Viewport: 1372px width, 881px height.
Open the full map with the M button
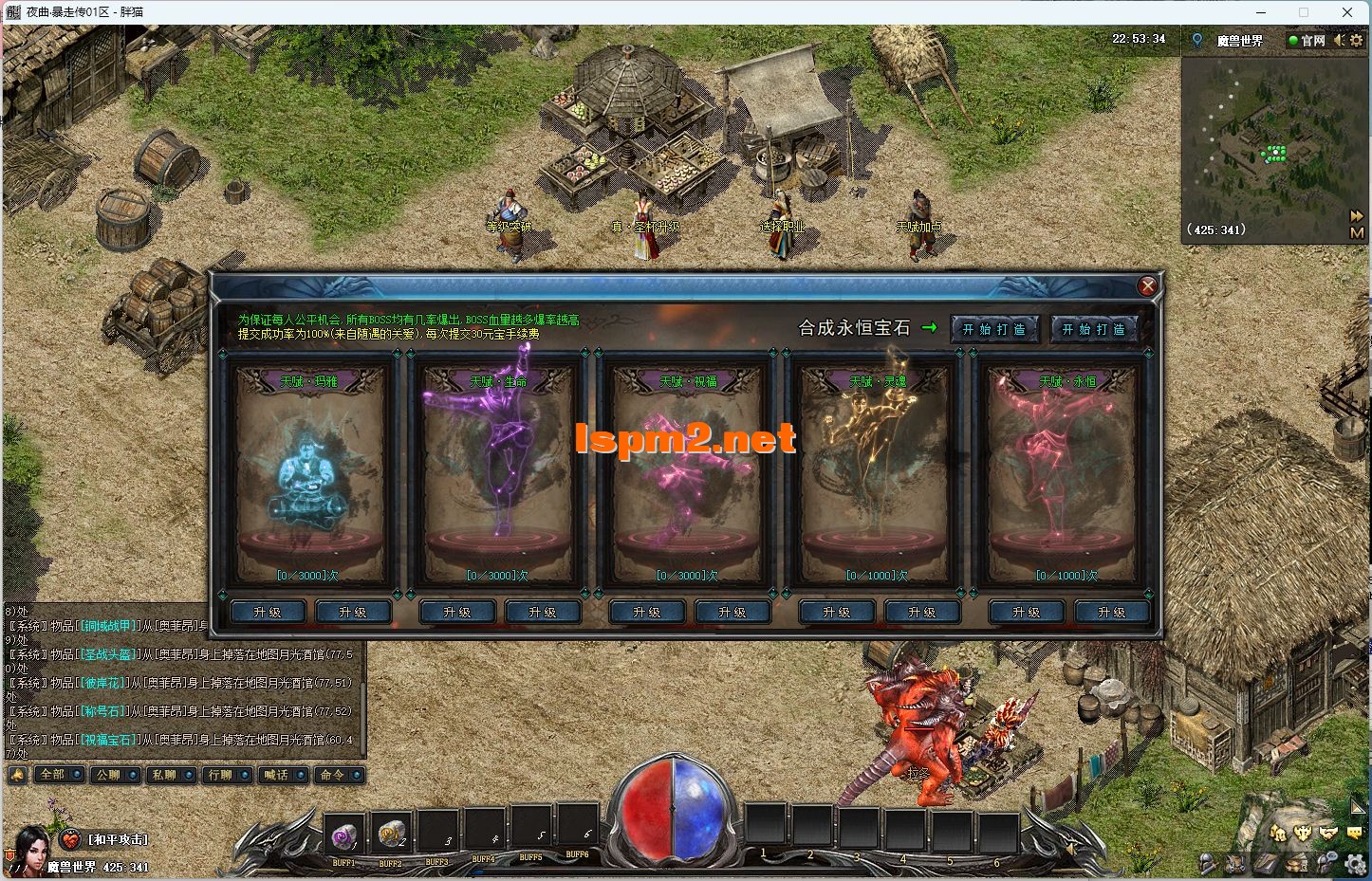[1357, 232]
